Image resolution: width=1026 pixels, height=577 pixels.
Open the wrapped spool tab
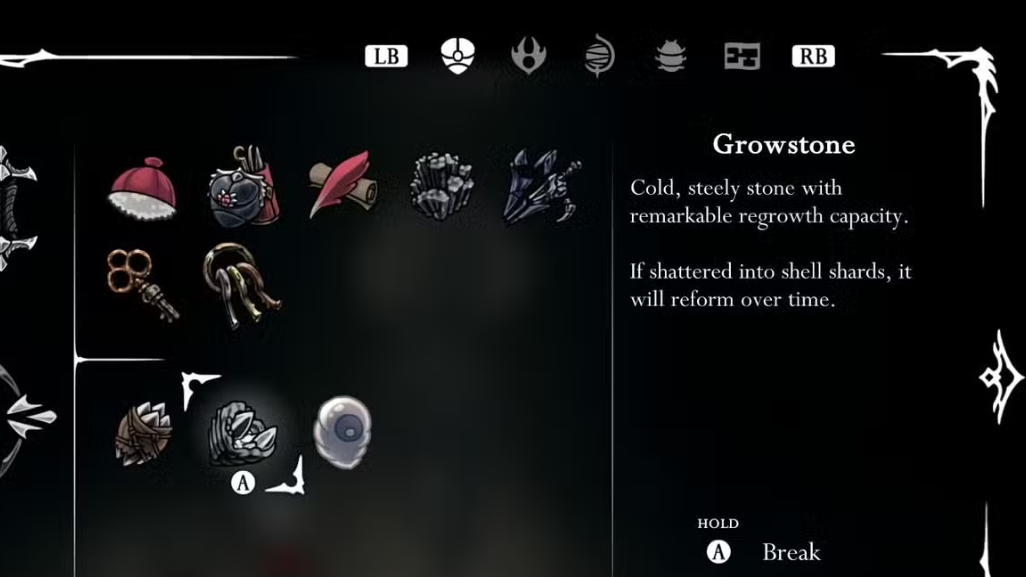coord(599,56)
